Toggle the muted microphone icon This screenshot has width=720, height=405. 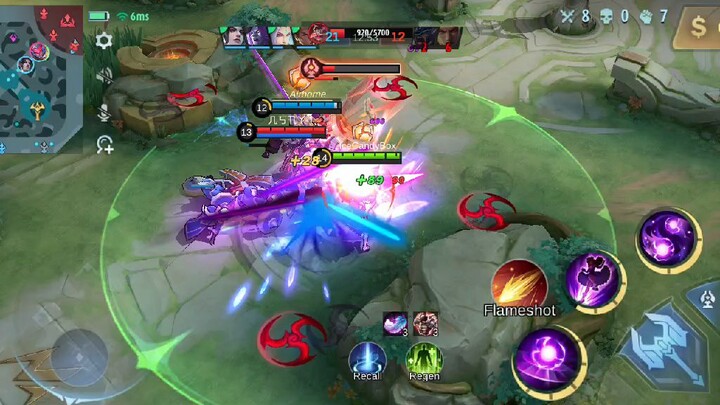[104, 112]
